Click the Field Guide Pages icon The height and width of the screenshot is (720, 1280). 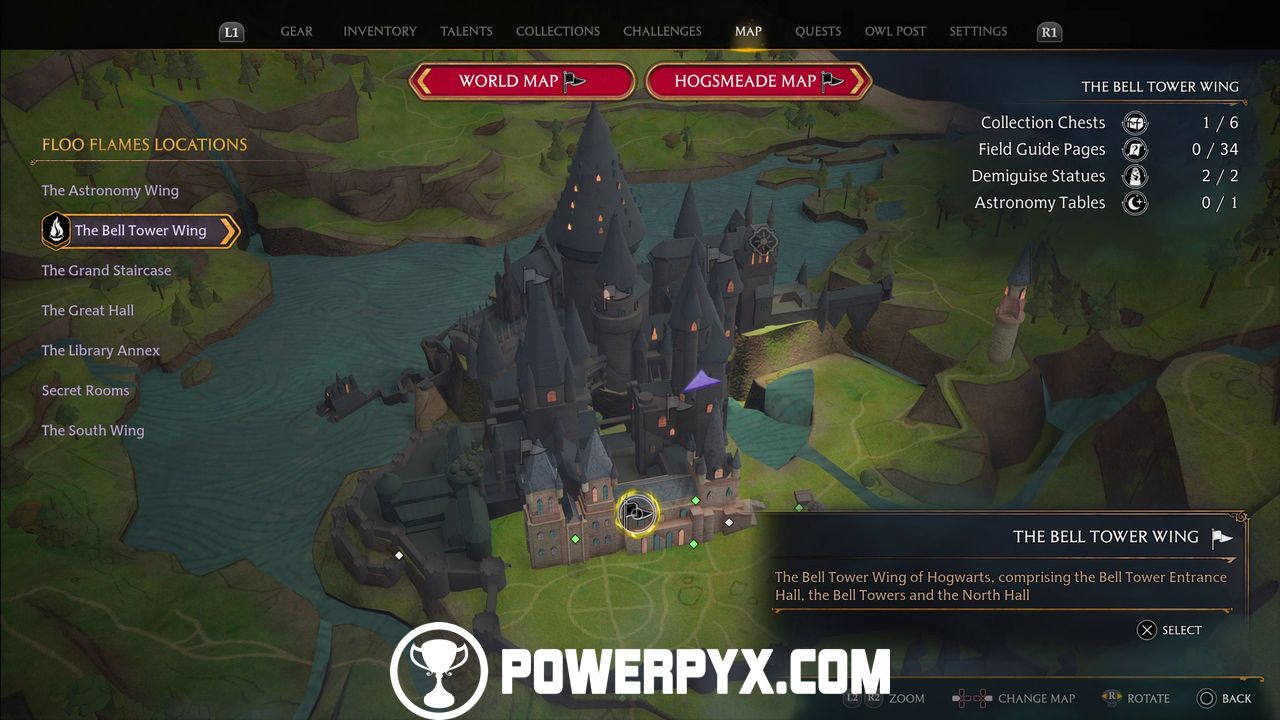pos(1134,149)
